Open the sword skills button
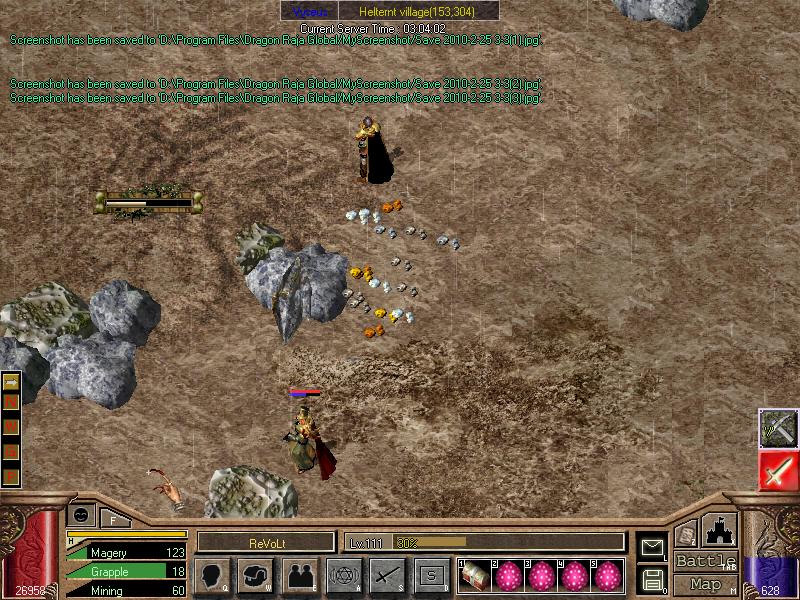 pos(388,575)
